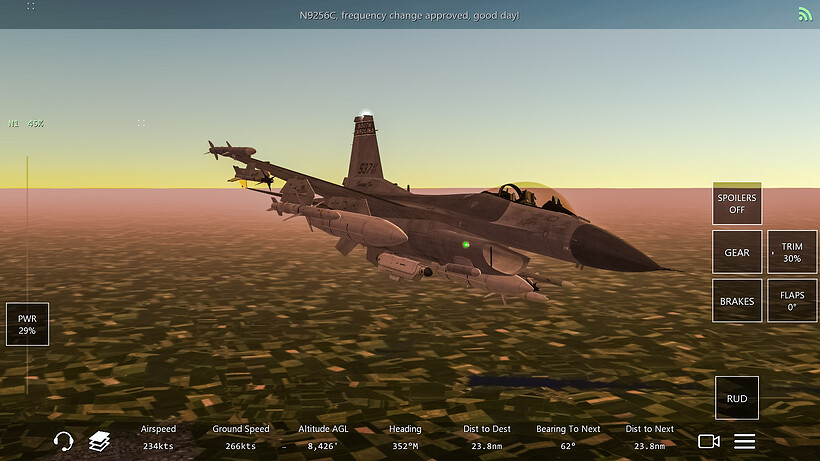Toggle the SPOILERS OFF button
This screenshot has height=461, width=820.
tap(737, 204)
